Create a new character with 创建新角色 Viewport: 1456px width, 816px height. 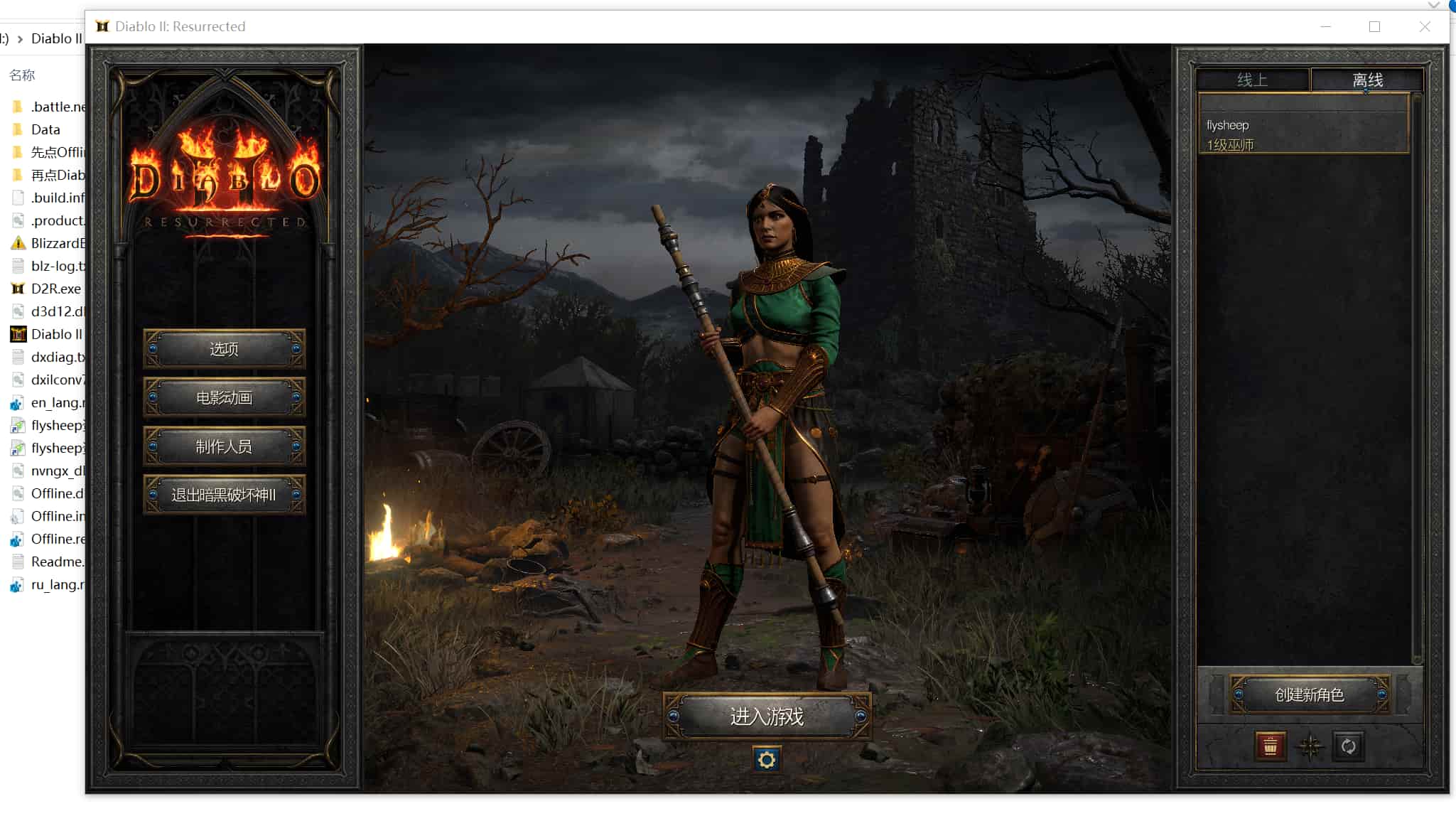[1309, 694]
